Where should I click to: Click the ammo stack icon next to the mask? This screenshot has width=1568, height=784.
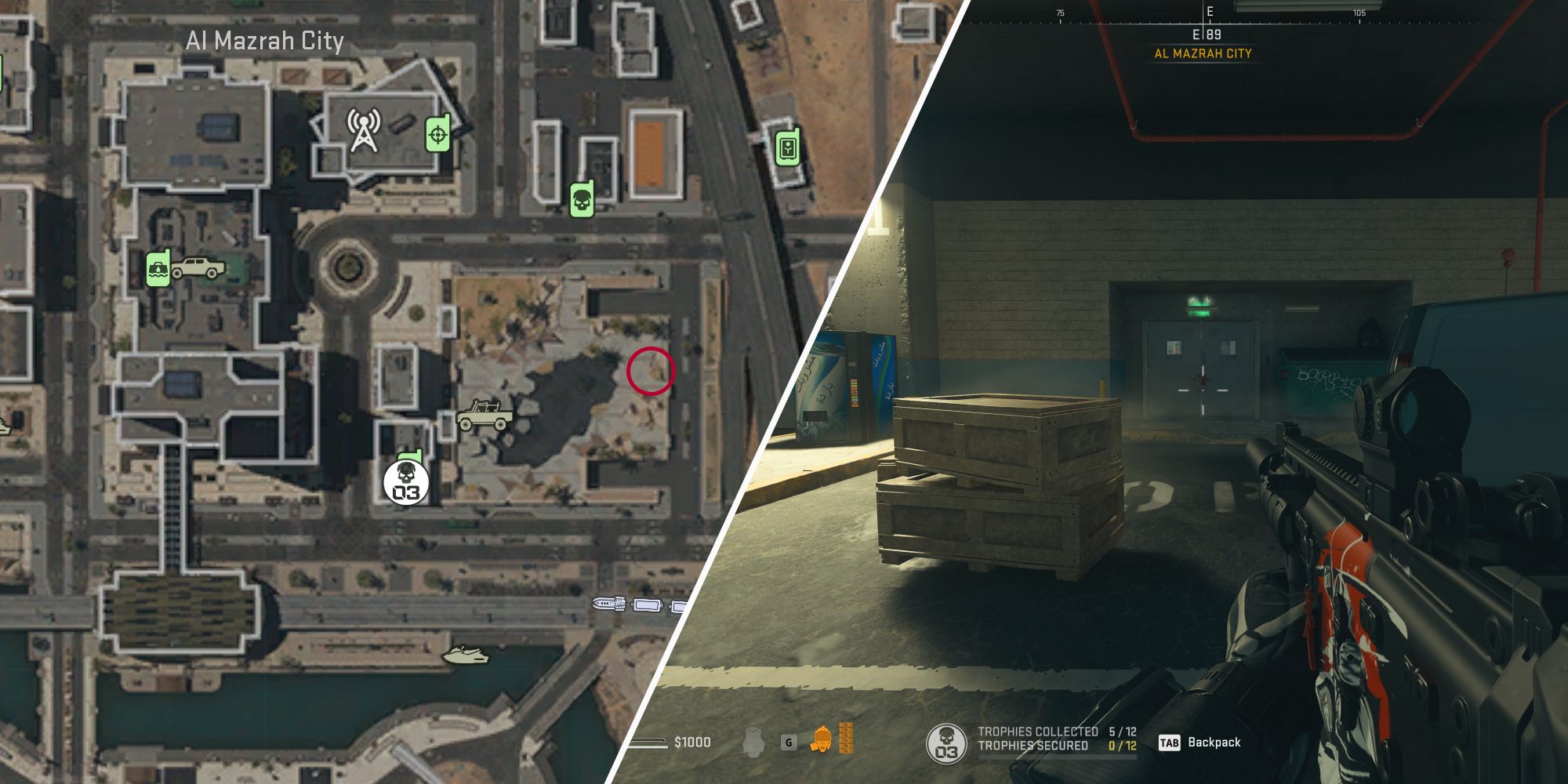point(846,737)
